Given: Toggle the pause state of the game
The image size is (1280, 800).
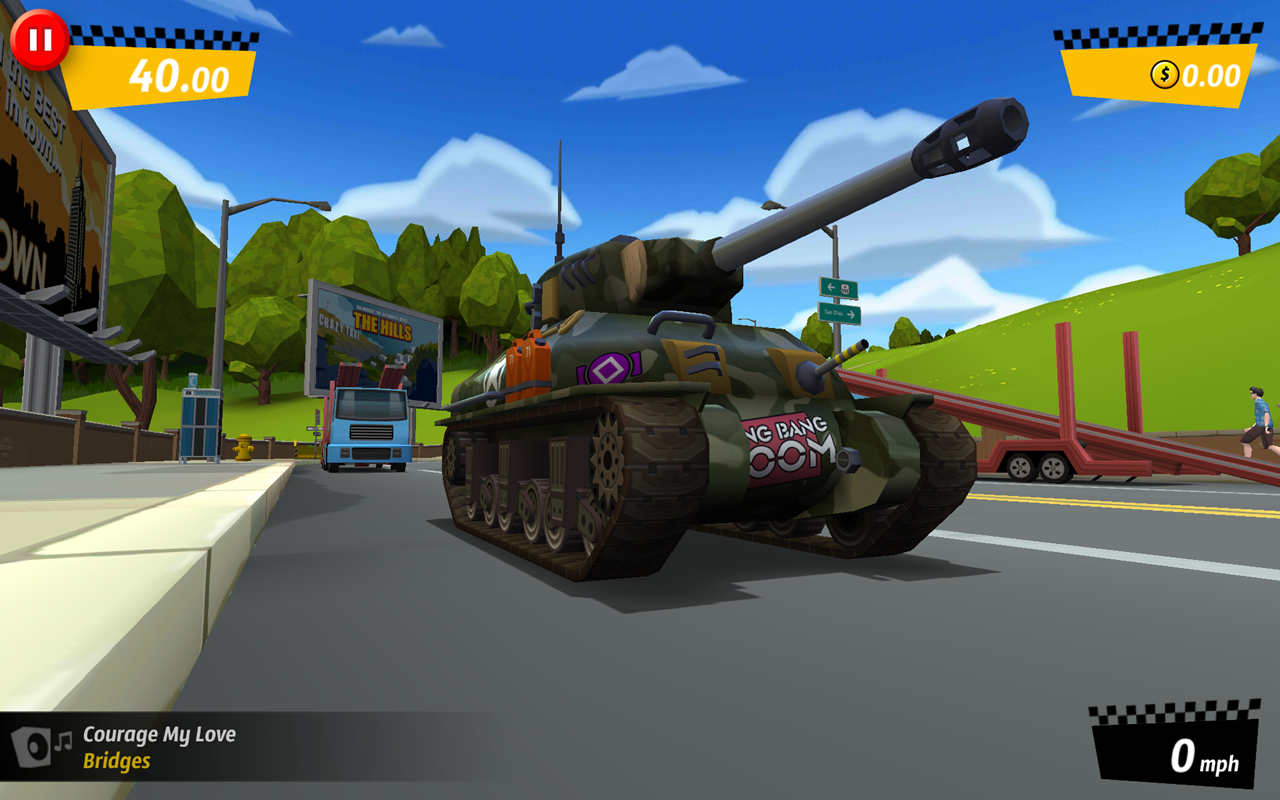Looking at the screenshot, I should (40, 39).
